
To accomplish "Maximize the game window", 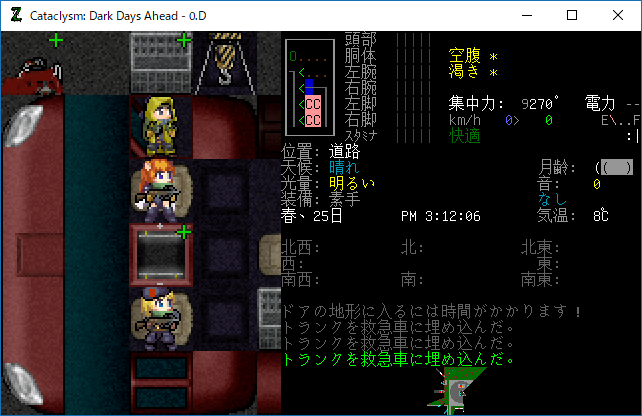I will point(572,15).
